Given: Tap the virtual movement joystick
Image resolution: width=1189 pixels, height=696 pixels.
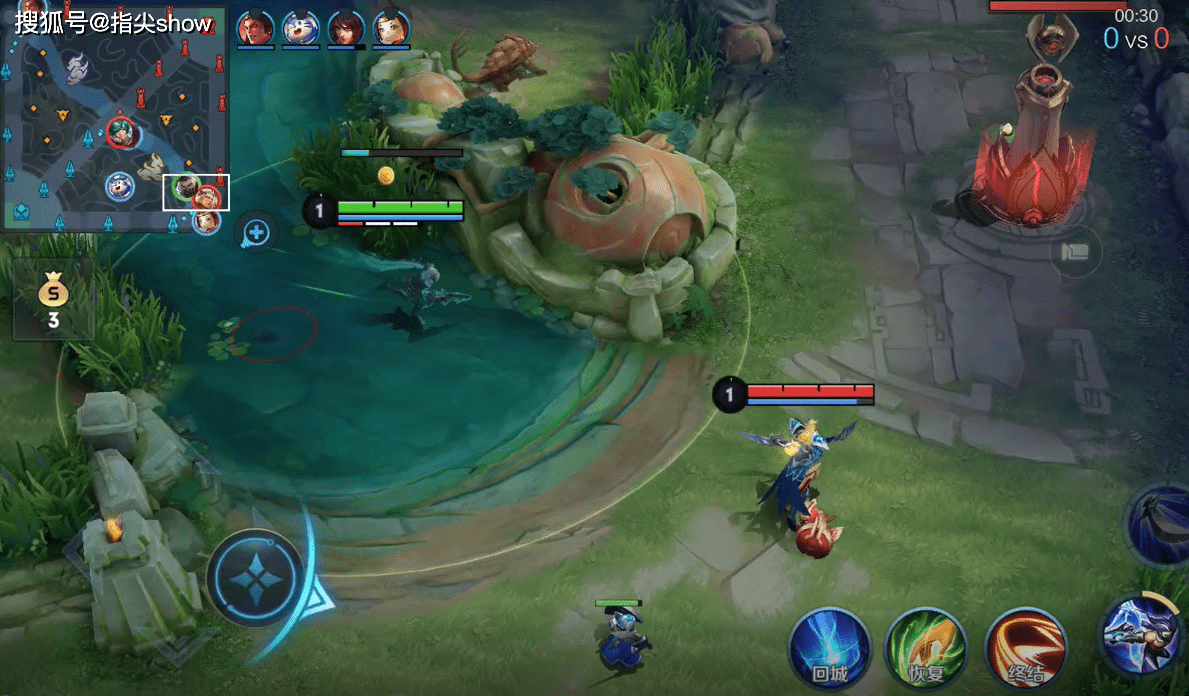Looking at the screenshot, I should (256, 578).
